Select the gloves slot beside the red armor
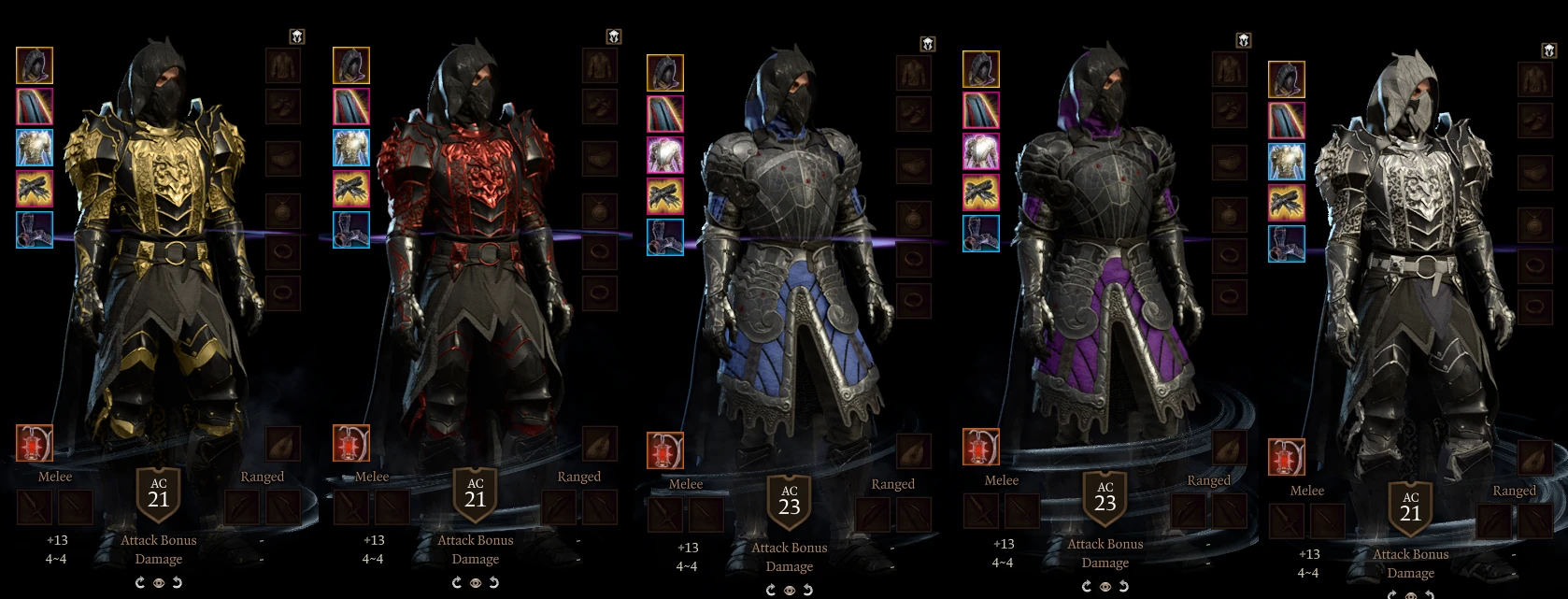The image size is (1568, 599). [351, 190]
